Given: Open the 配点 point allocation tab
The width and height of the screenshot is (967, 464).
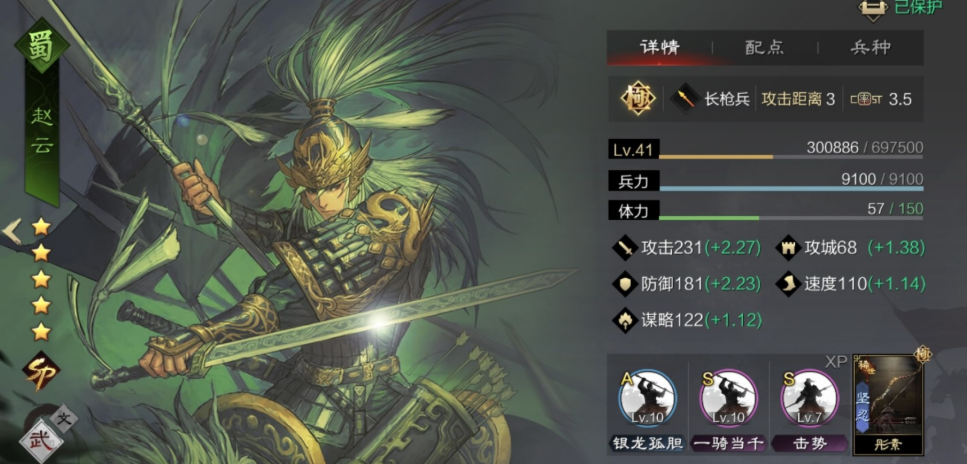Looking at the screenshot, I should click(764, 47).
